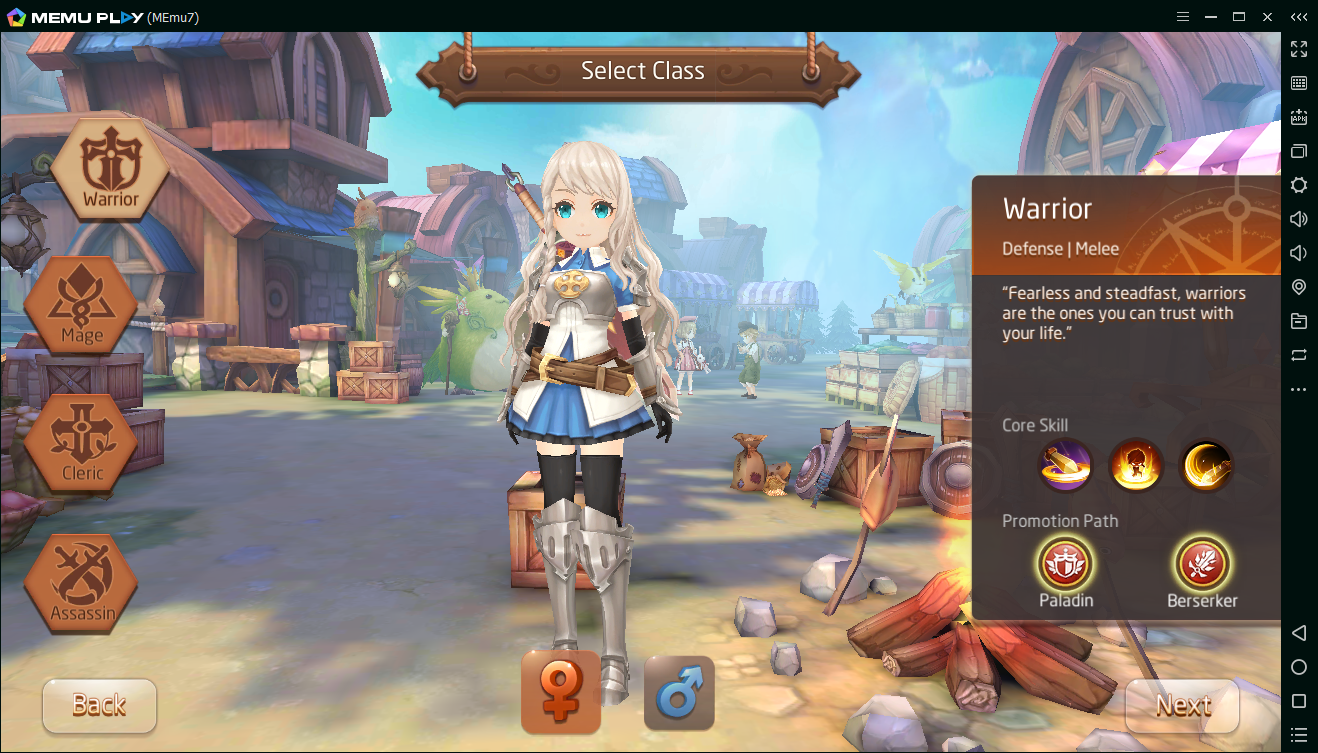Screen dimensions: 1318x753
Task: Proceed with the Next button
Action: [1183, 705]
